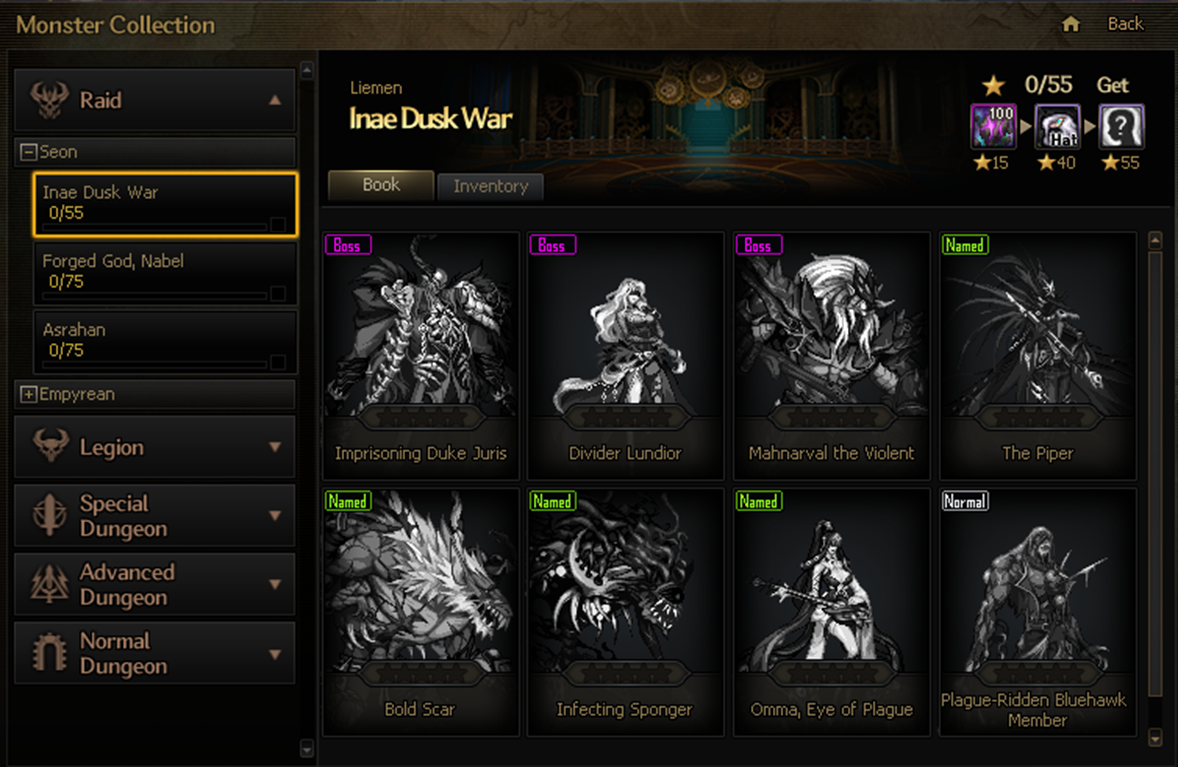Choose the Omma, Eye of Plague card
1178x767 pixels.
[x=831, y=611]
